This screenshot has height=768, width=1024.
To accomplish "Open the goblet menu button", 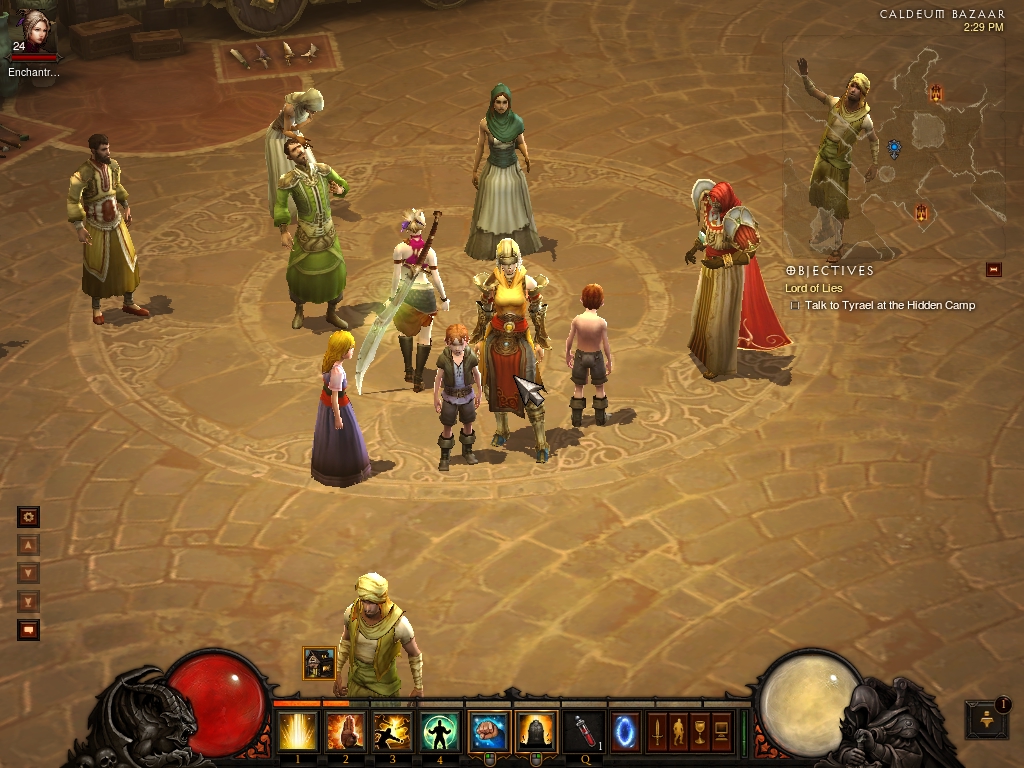I will 700,732.
